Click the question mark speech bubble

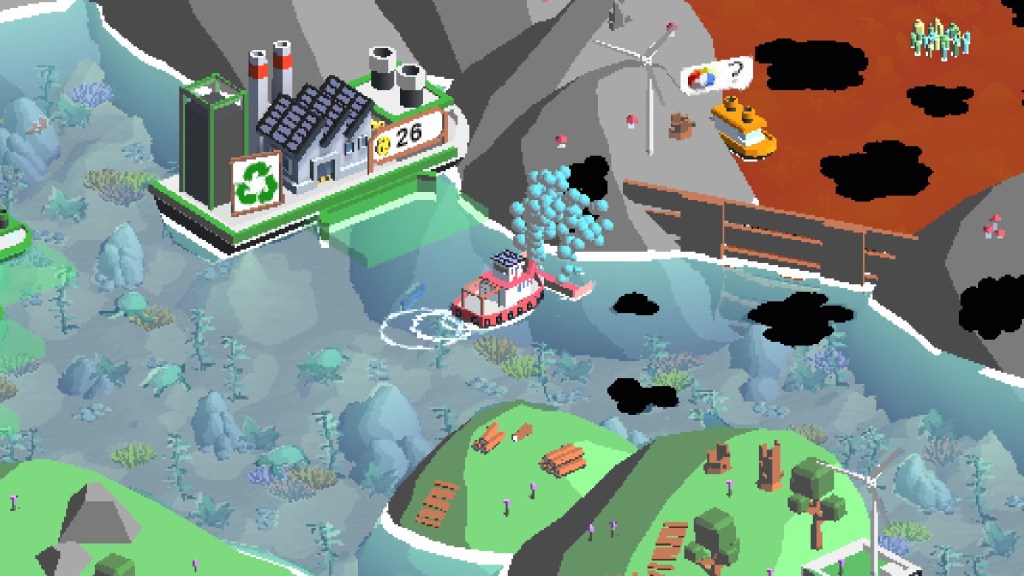point(716,75)
